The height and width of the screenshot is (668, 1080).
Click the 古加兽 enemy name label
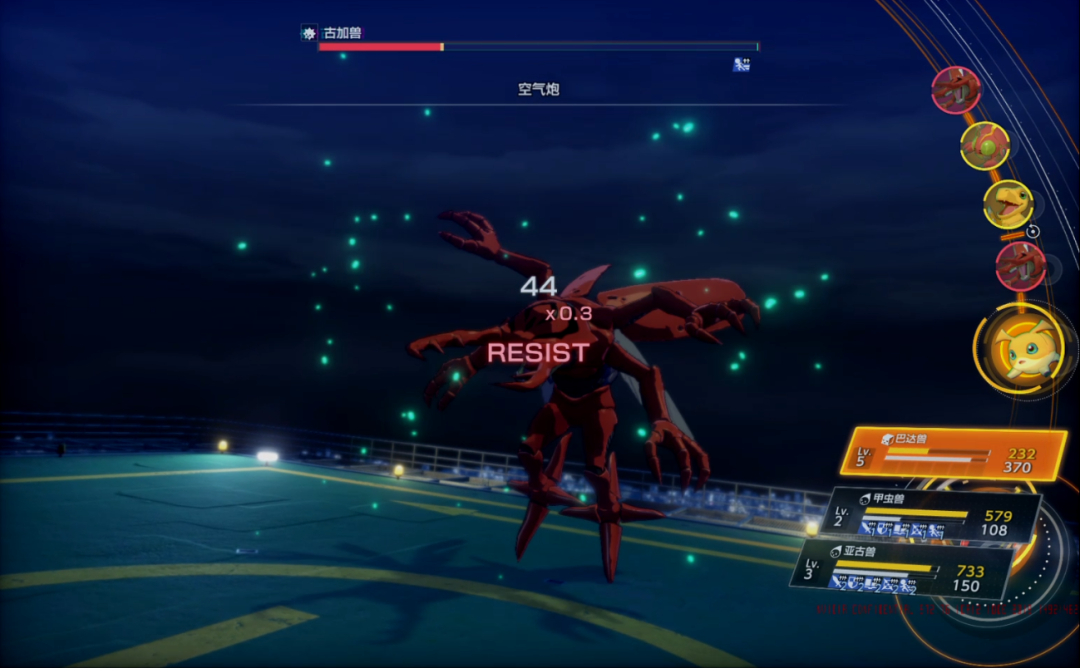(x=342, y=33)
